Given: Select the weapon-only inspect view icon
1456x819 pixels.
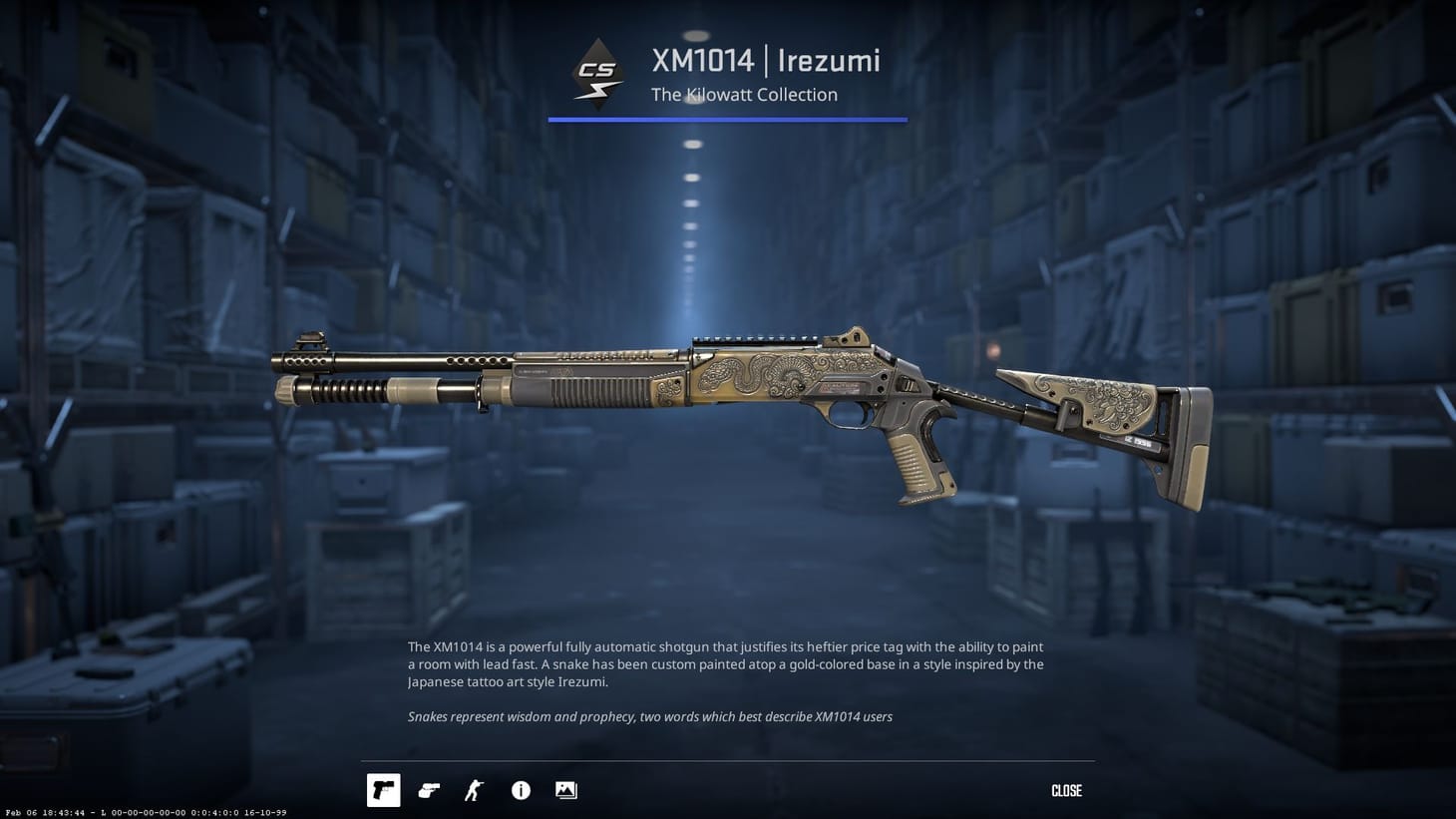Looking at the screenshot, I should coord(383,790).
